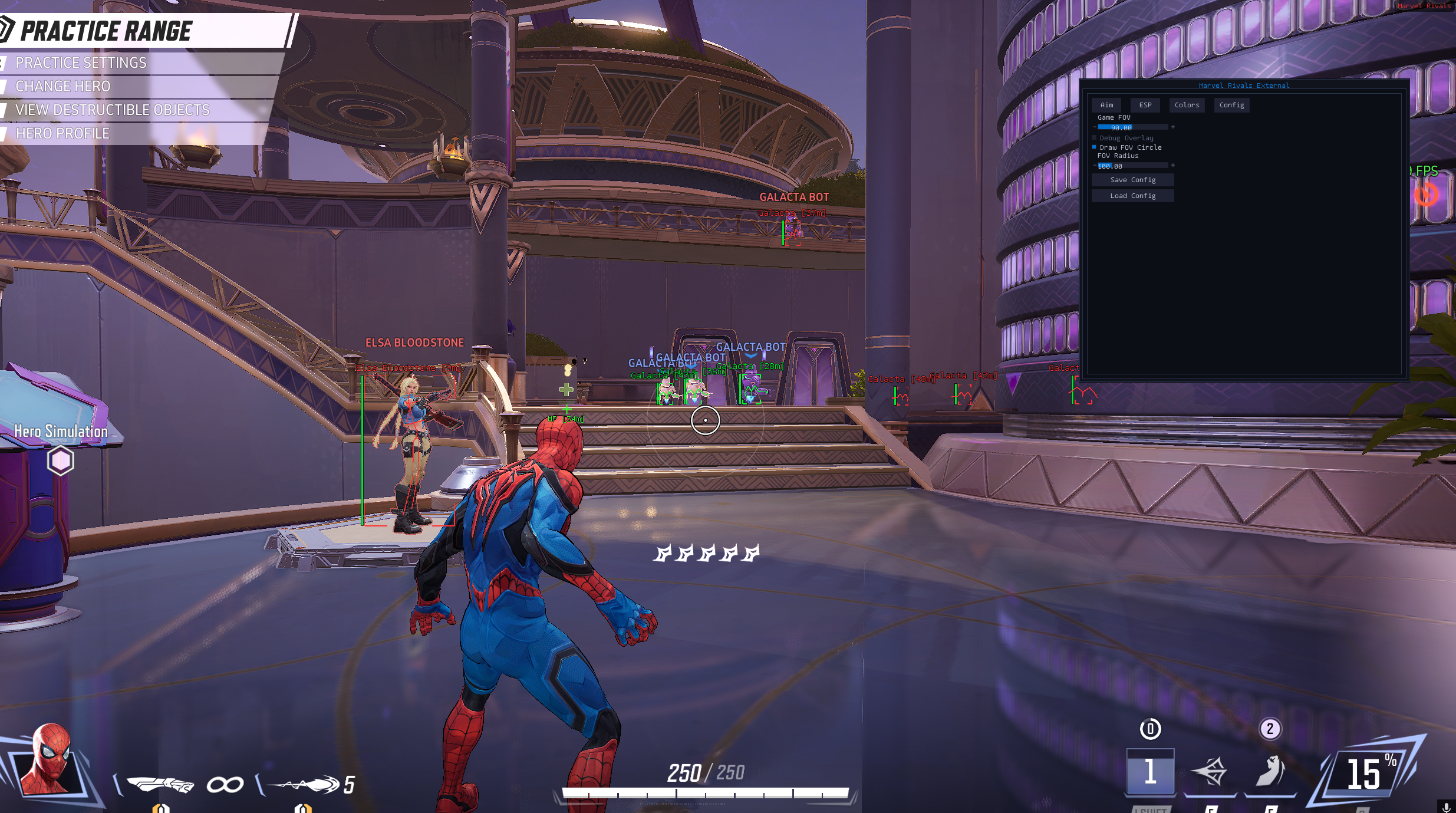
Task: Click the Hero Simulation hexagon marker
Action: click(60, 460)
